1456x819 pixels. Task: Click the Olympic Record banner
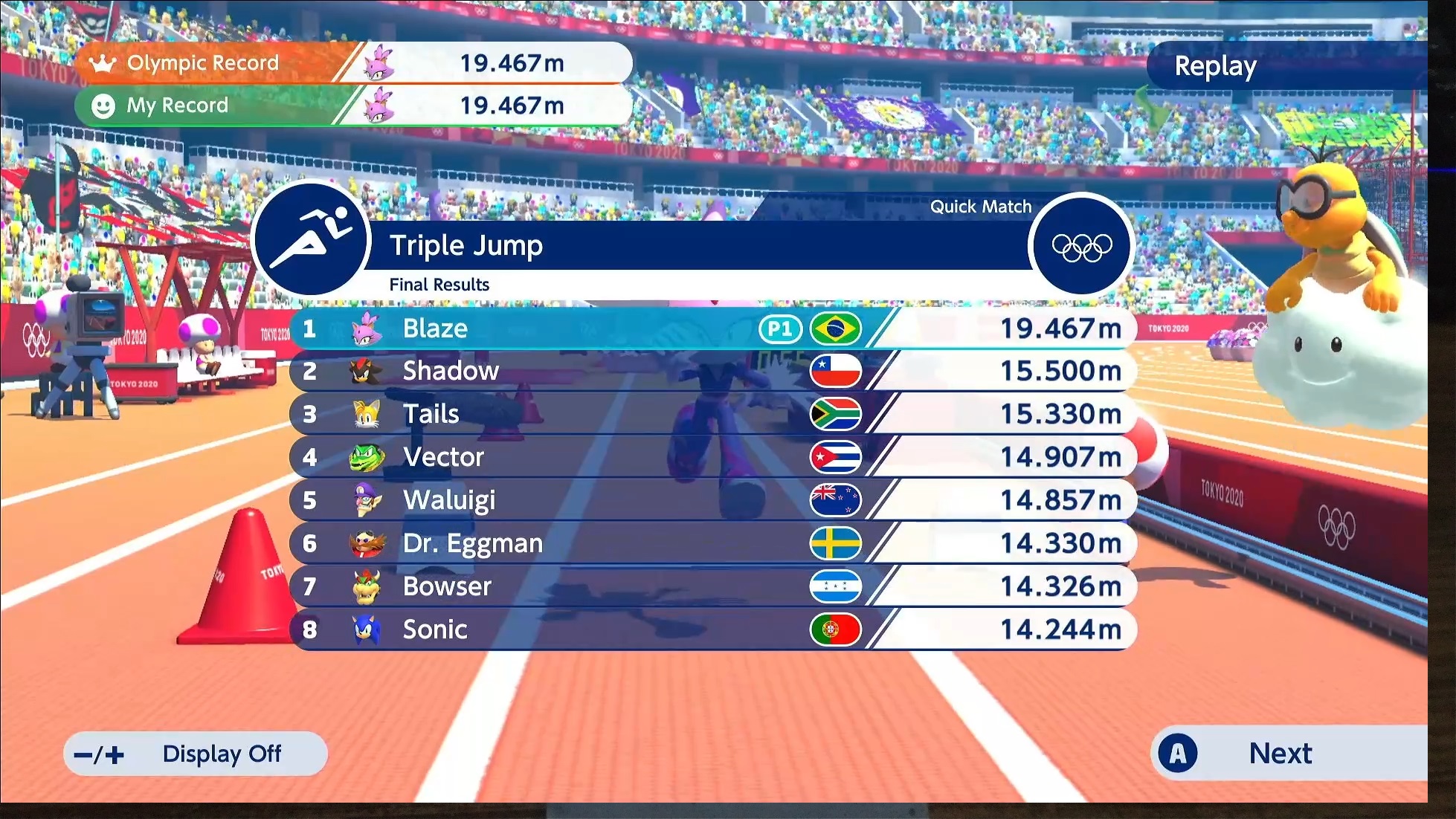353,63
